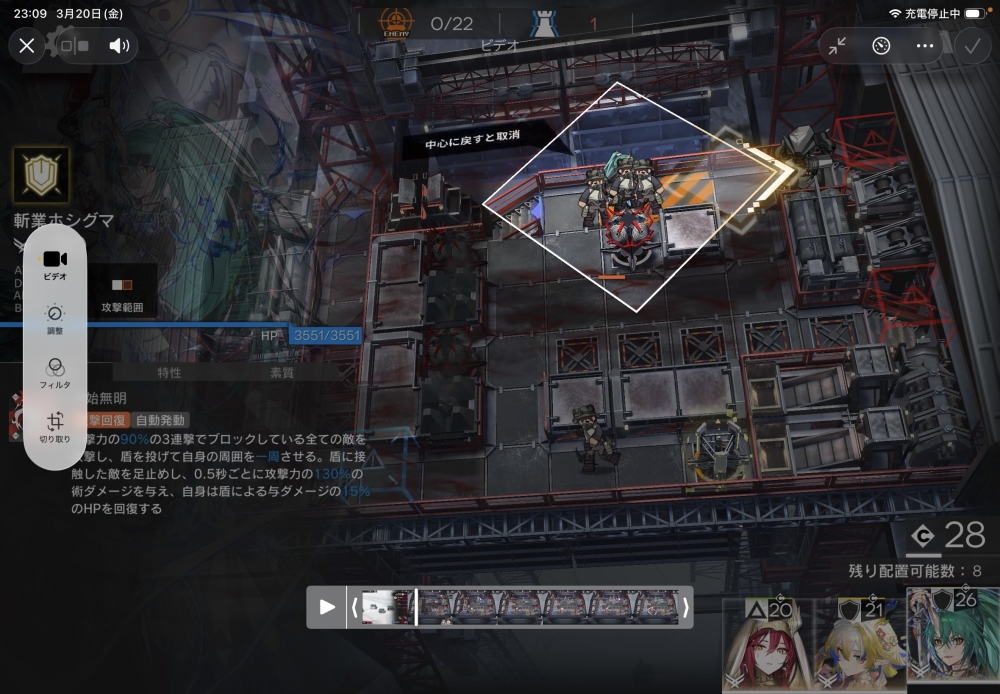The image size is (1000, 694).
Task: Switch to the 特性 tab
Action: coord(169,373)
